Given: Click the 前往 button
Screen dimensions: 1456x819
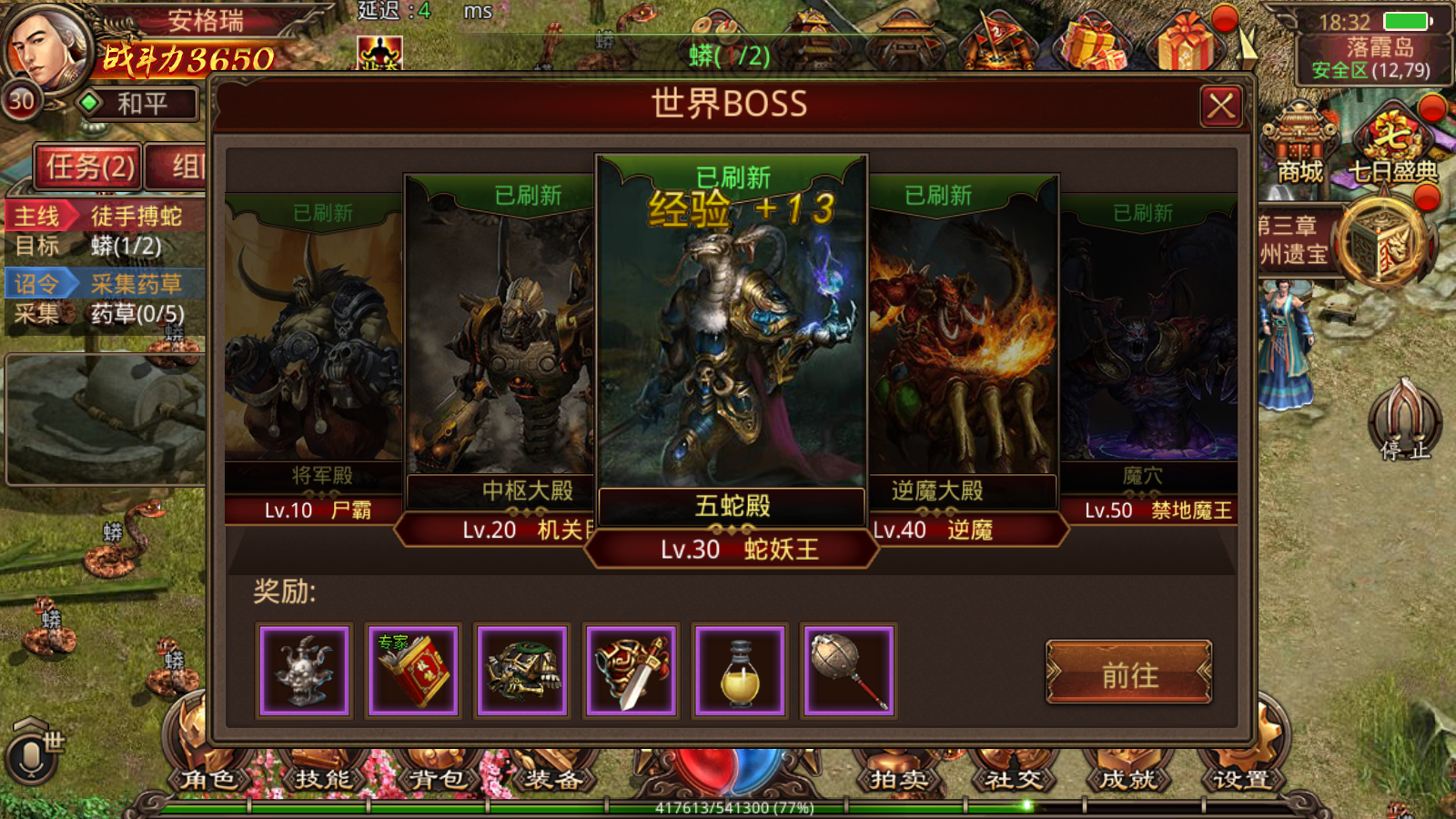Looking at the screenshot, I should [x=1129, y=674].
